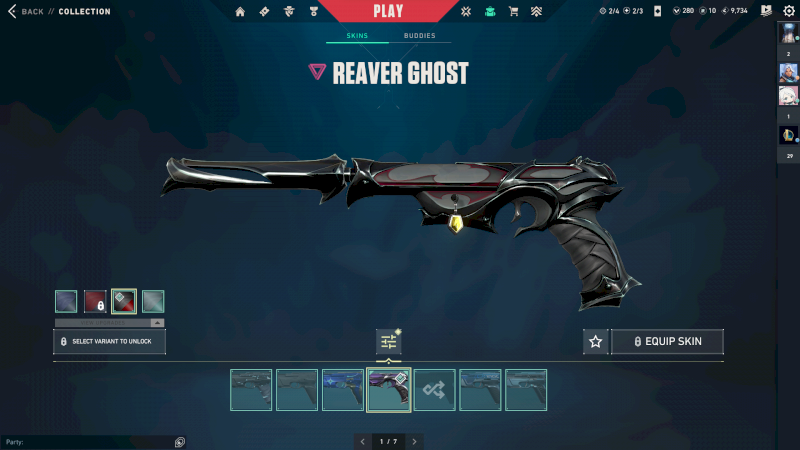The image size is (800, 450).
Task: Open the green agents icon in top bar
Action: [490, 12]
